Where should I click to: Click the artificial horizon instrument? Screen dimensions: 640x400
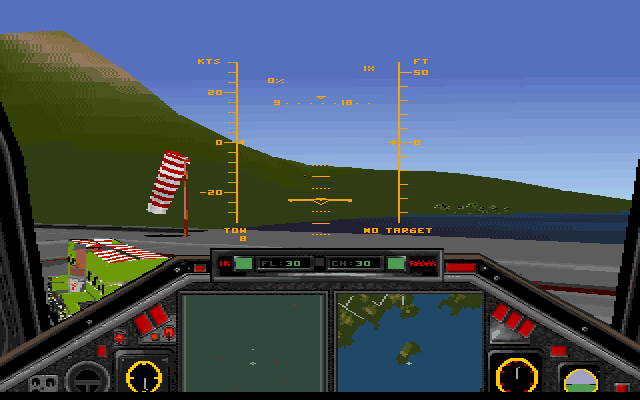(x=579, y=381)
